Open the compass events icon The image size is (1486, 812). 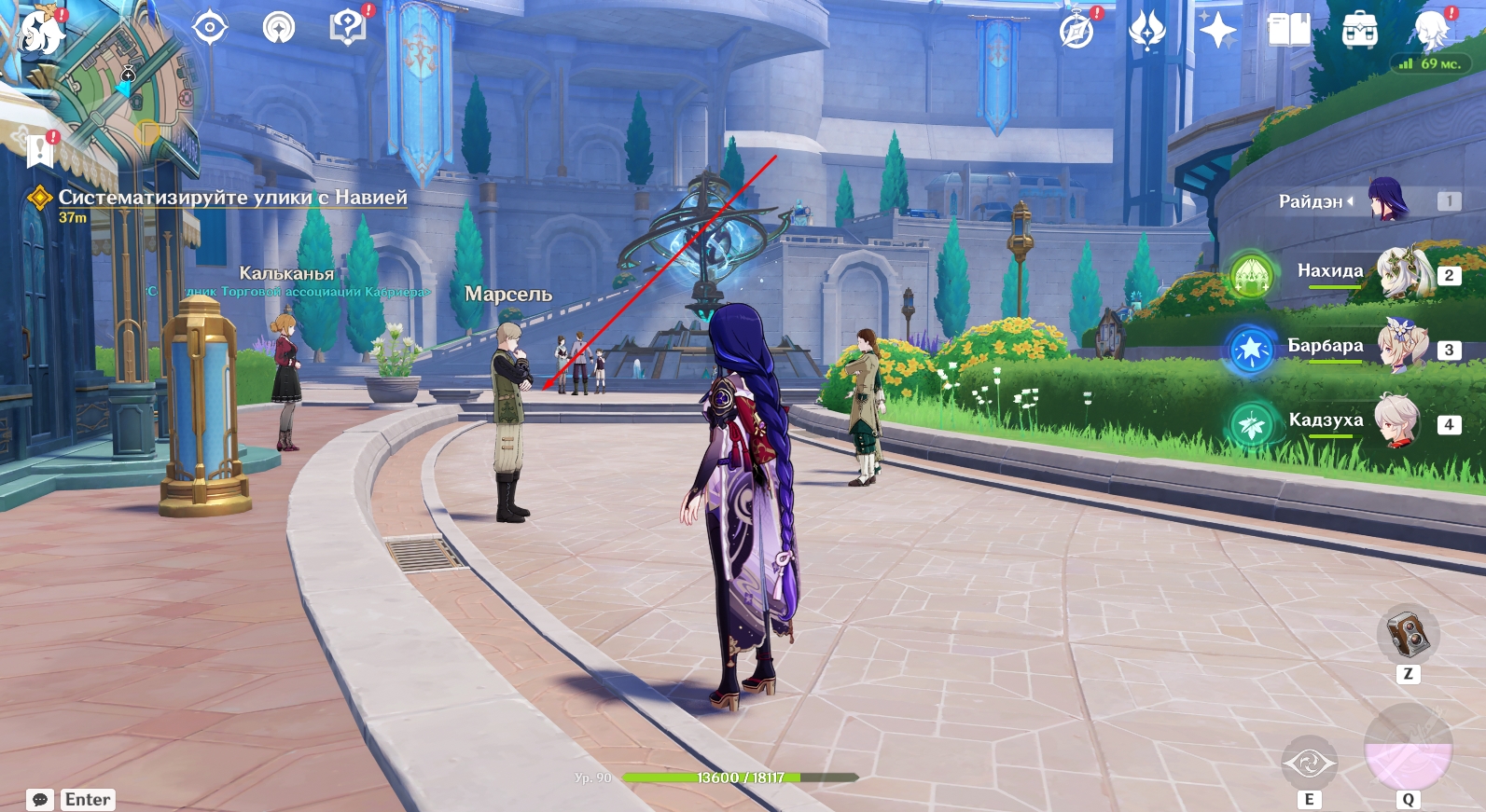[x=1077, y=31]
